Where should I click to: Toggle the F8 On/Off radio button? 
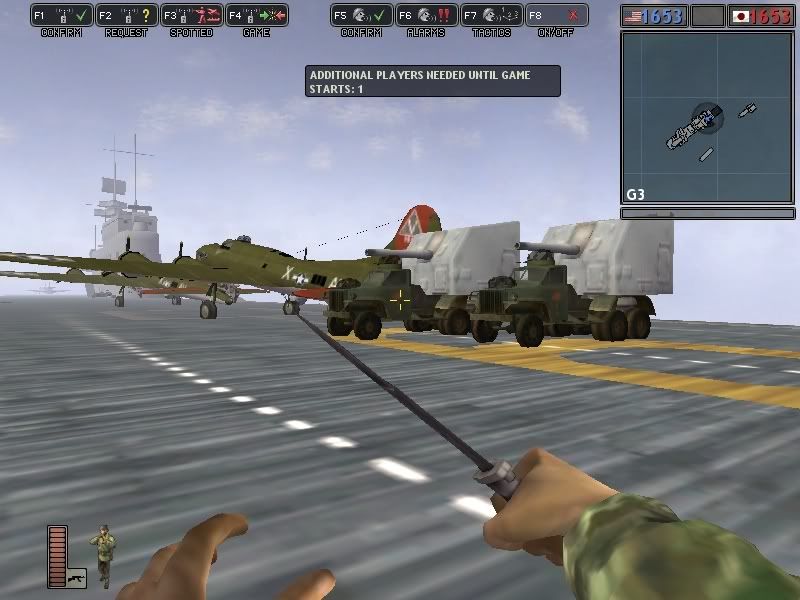(556, 16)
